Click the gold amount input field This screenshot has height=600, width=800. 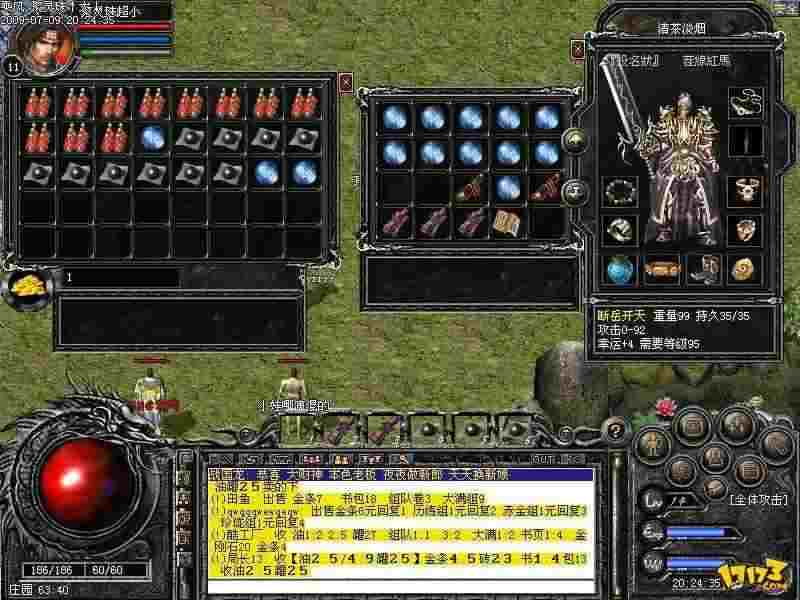coord(120,277)
